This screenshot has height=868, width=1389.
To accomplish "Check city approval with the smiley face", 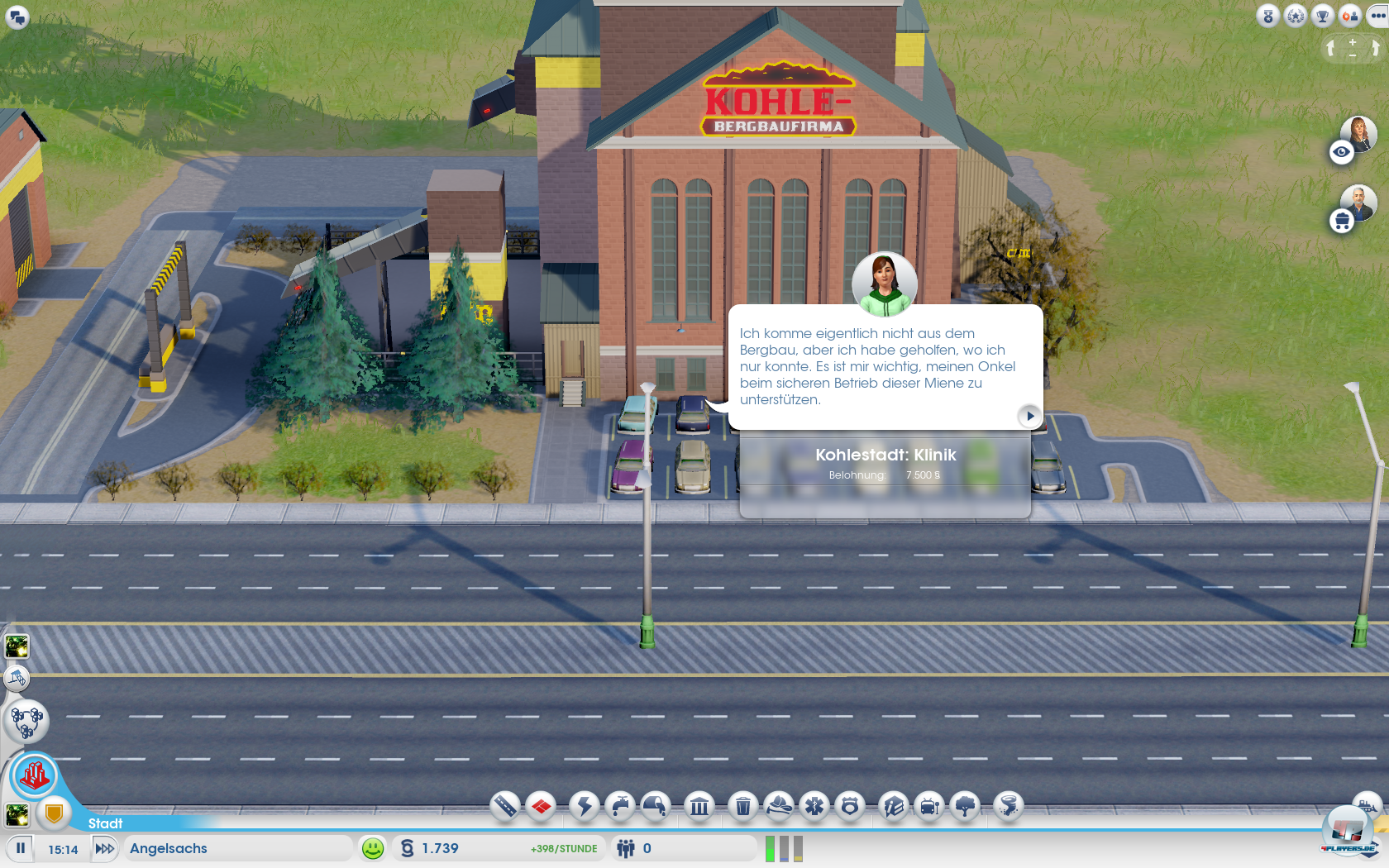I will coord(375,848).
